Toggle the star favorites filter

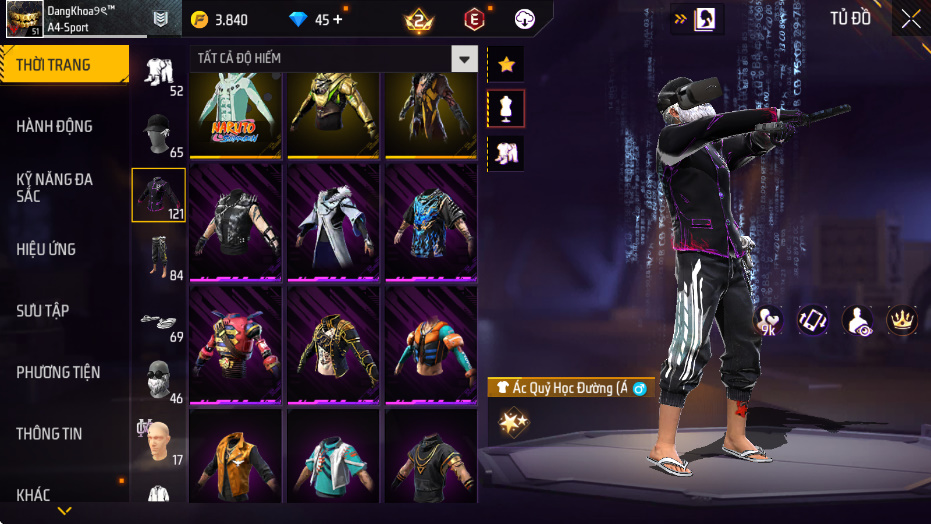pyautogui.click(x=506, y=65)
